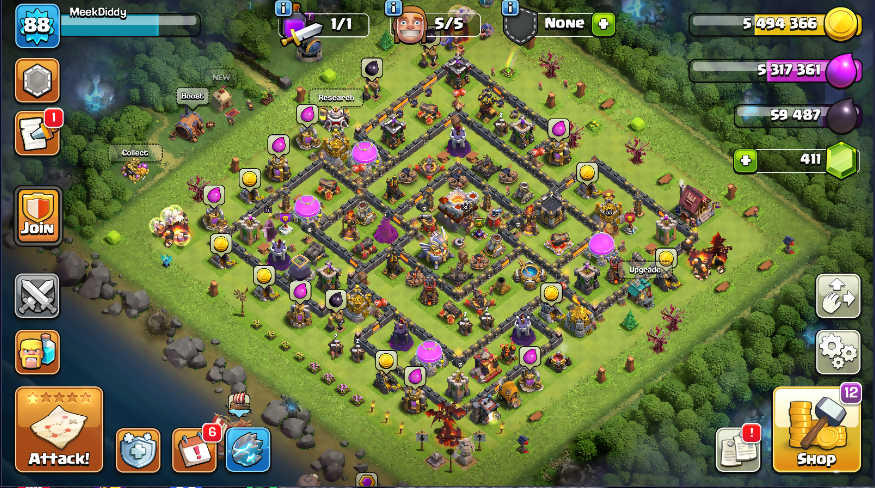Click the Join clan shield button

pos(37,216)
